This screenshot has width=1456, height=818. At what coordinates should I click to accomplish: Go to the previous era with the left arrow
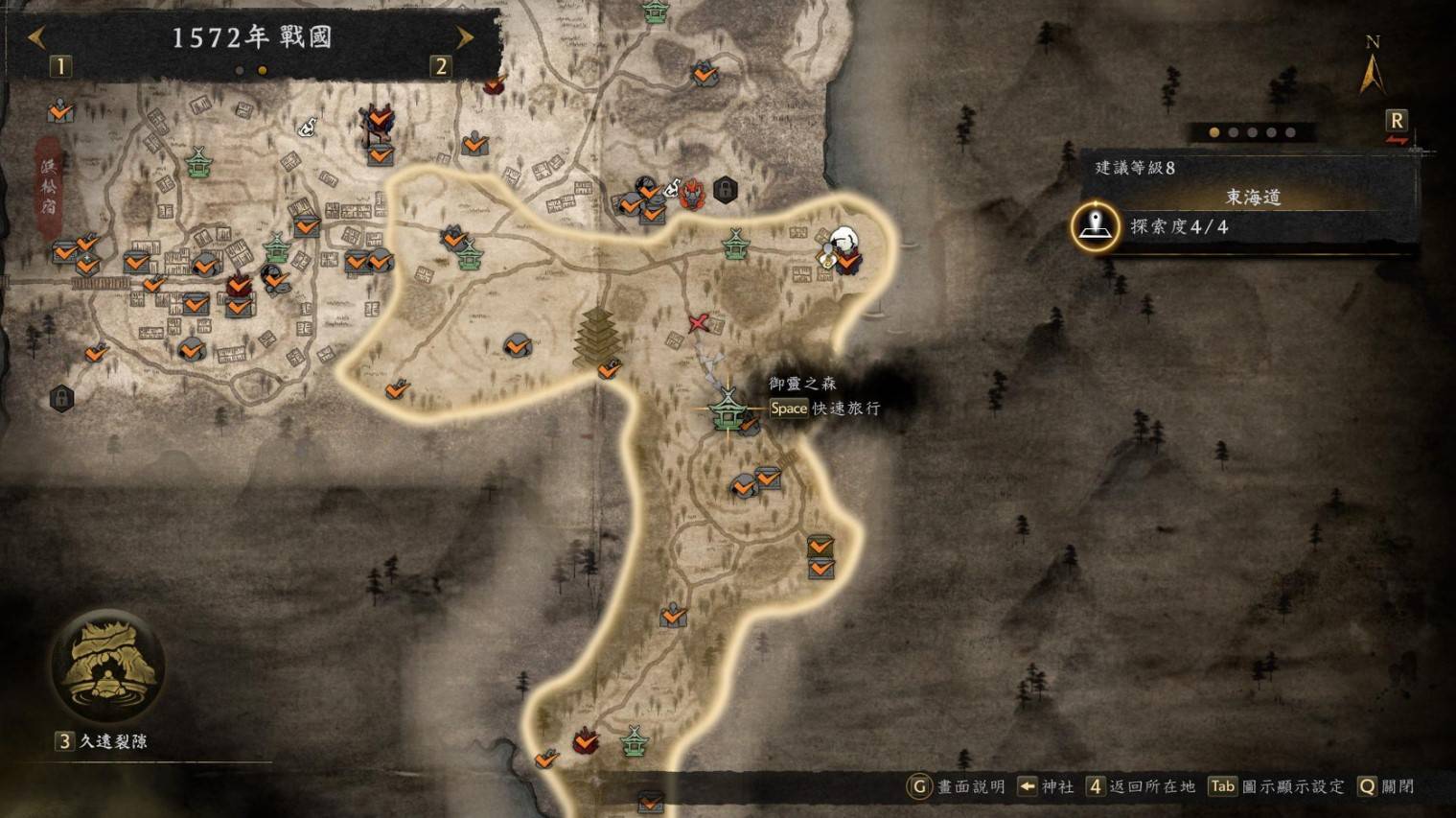[36, 38]
